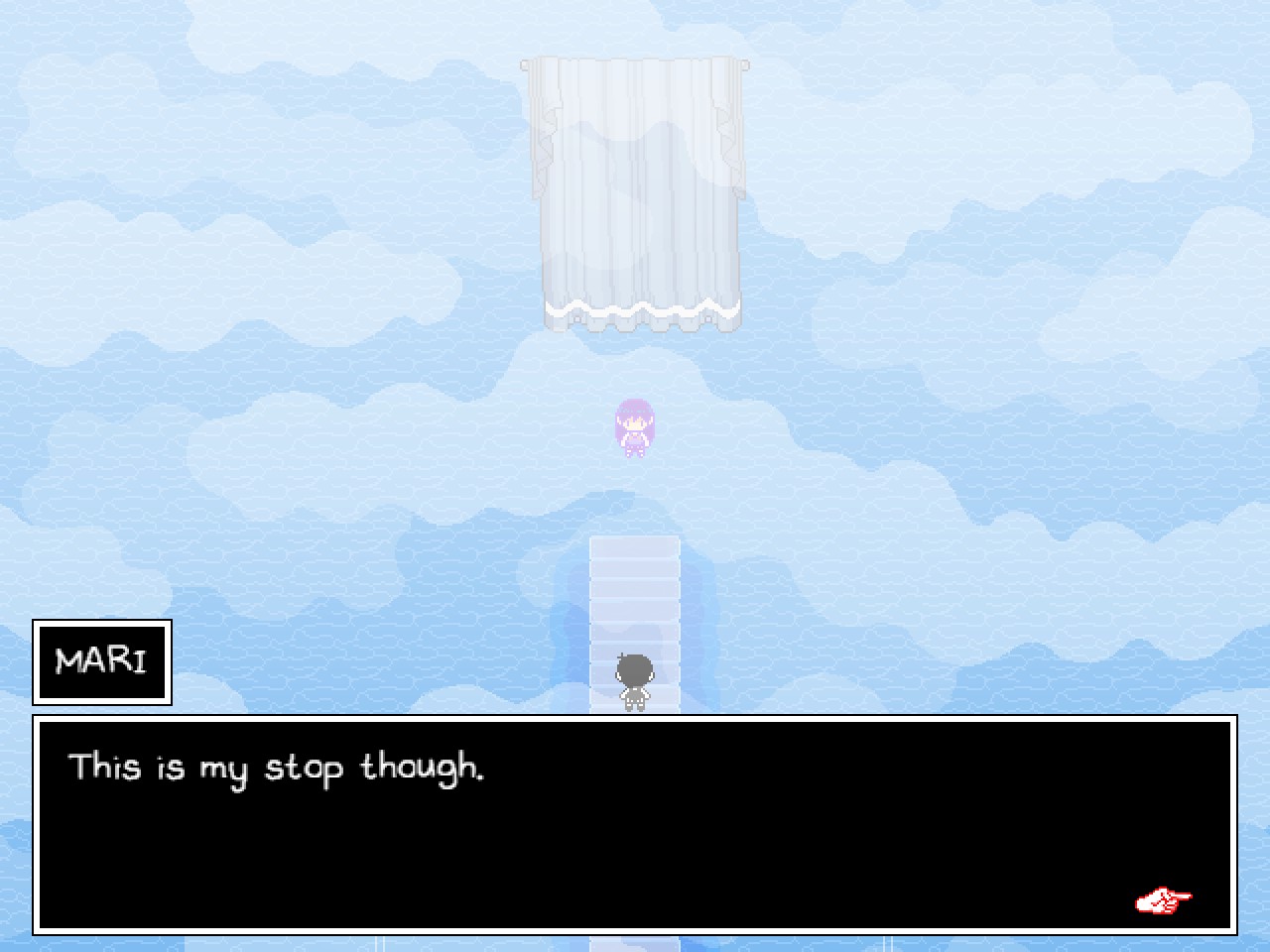1270x952 pixels.
Task: Advance dialogue with the hand indicator
Action: 1163,898
